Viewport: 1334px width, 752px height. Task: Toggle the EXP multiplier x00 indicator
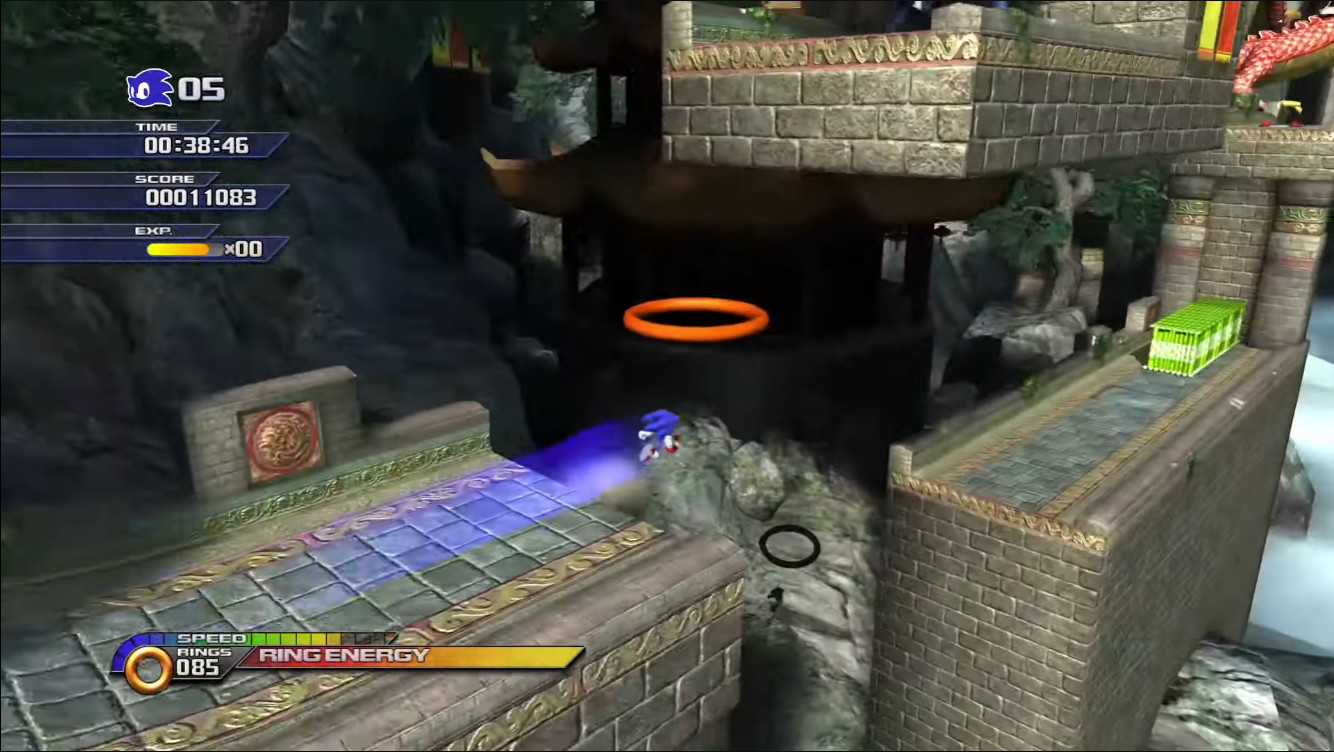[243, 250]
